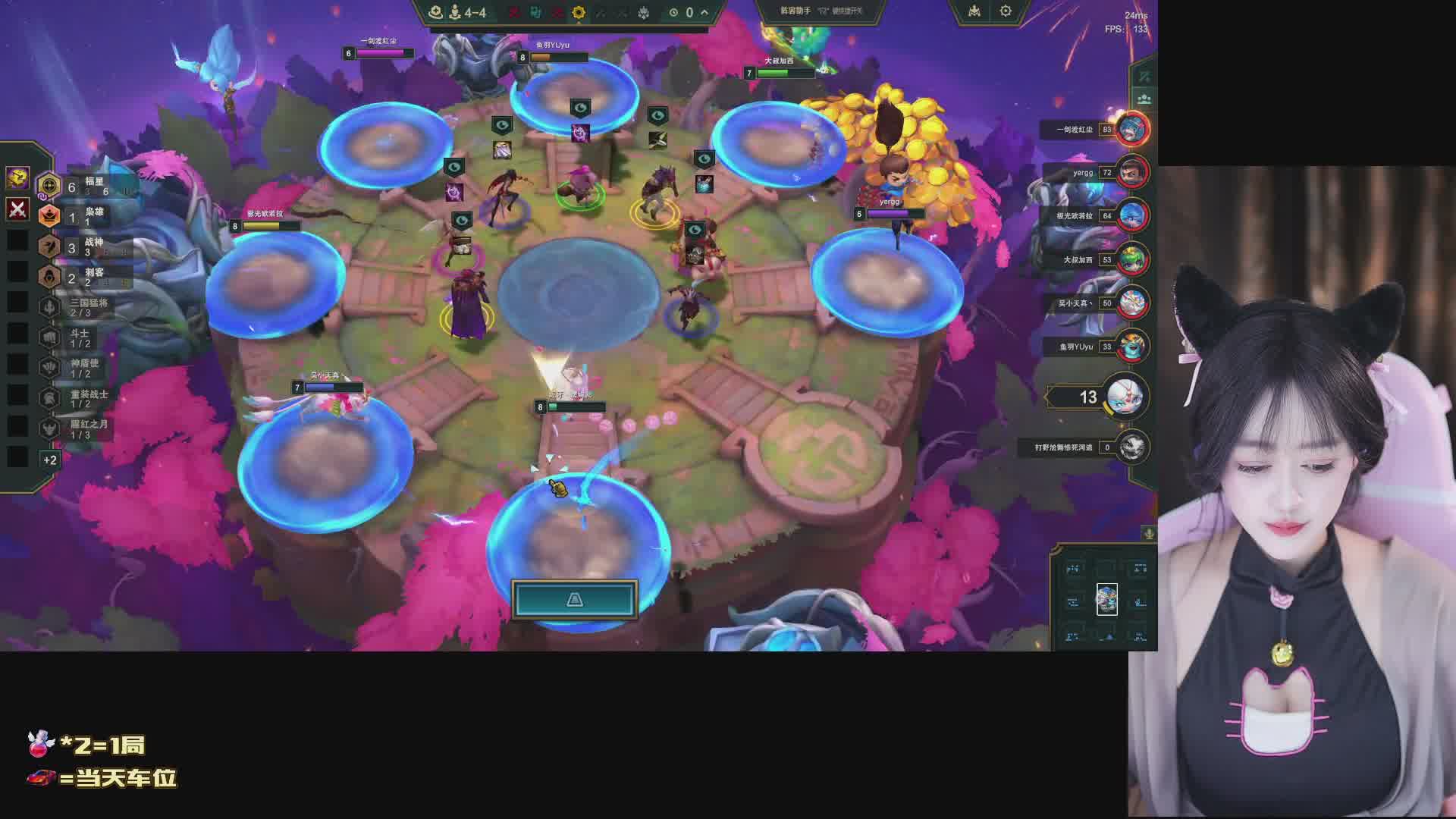Screen dimensions: 1456x819
Task: Click the center tile of the minimap
Action: tap(1106, 600)
